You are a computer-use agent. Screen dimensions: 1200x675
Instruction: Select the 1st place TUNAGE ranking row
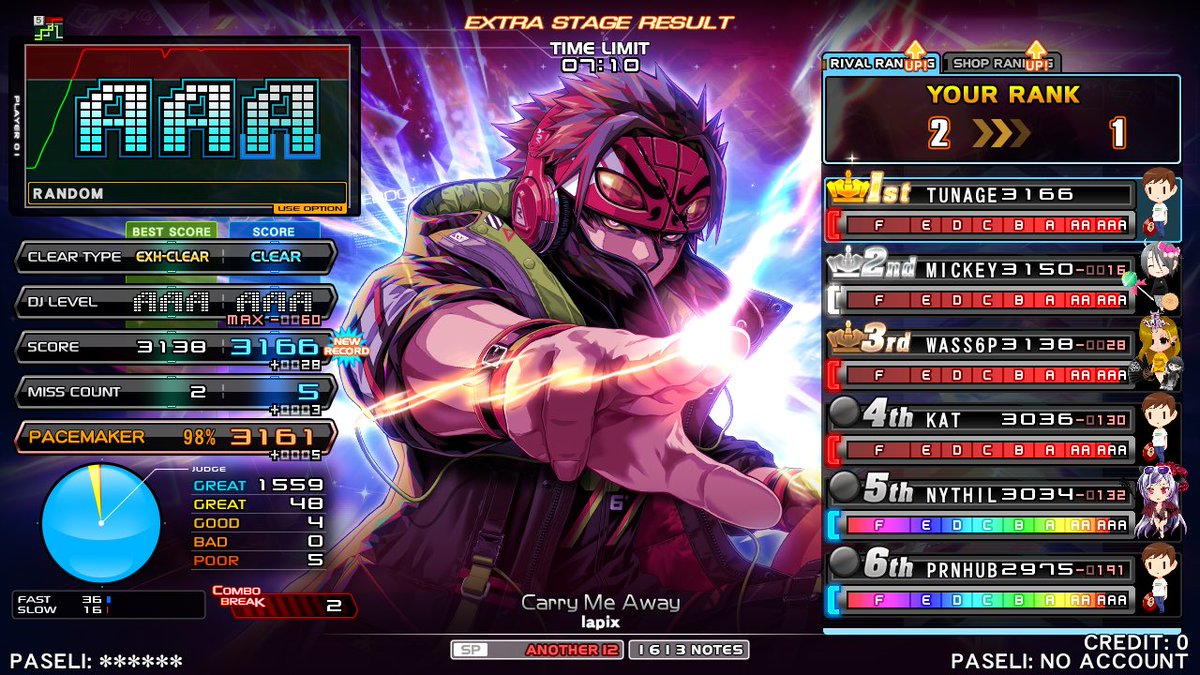click(x=985, y=207)
